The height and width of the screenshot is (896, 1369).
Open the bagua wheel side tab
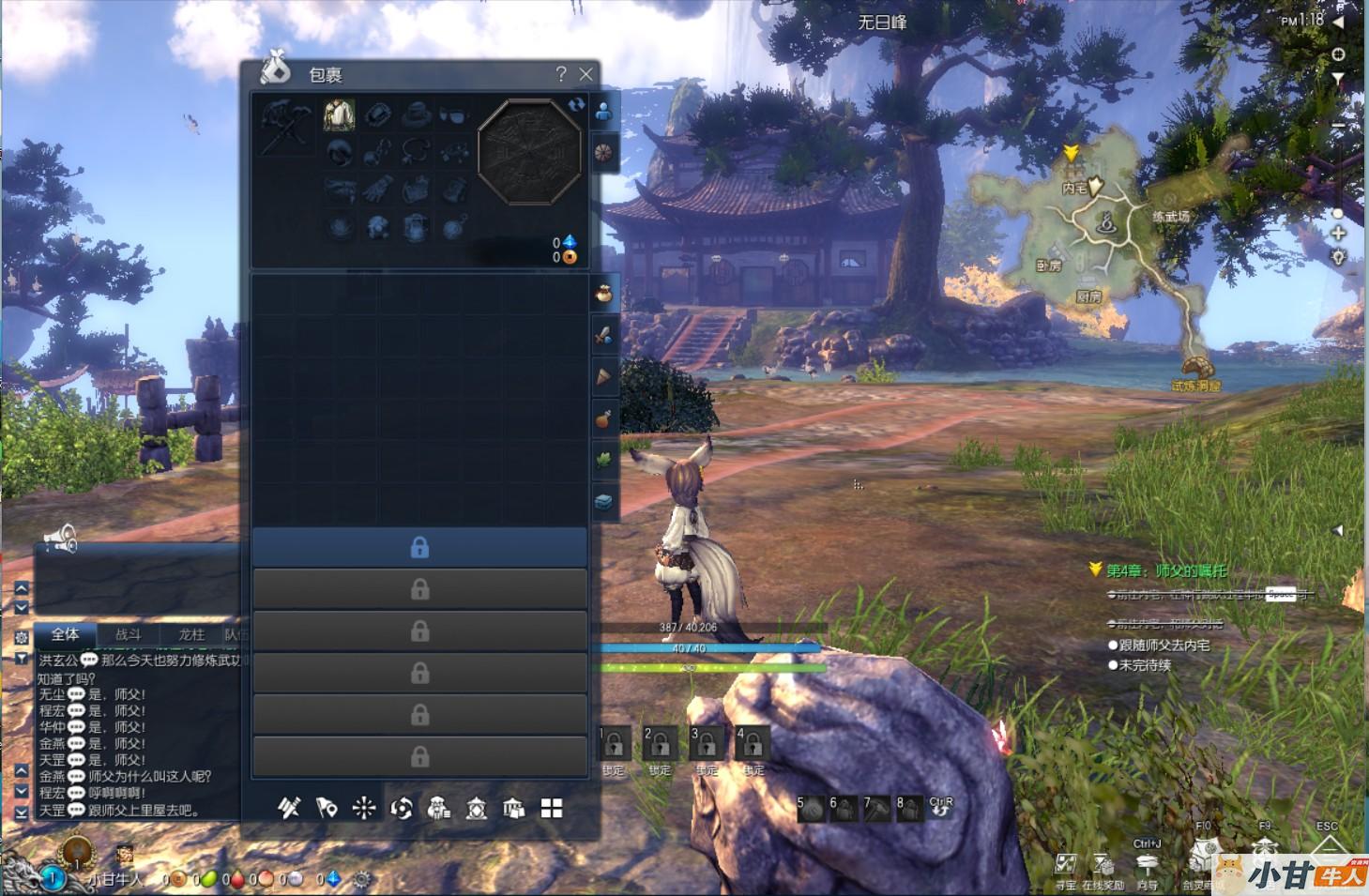603,152
